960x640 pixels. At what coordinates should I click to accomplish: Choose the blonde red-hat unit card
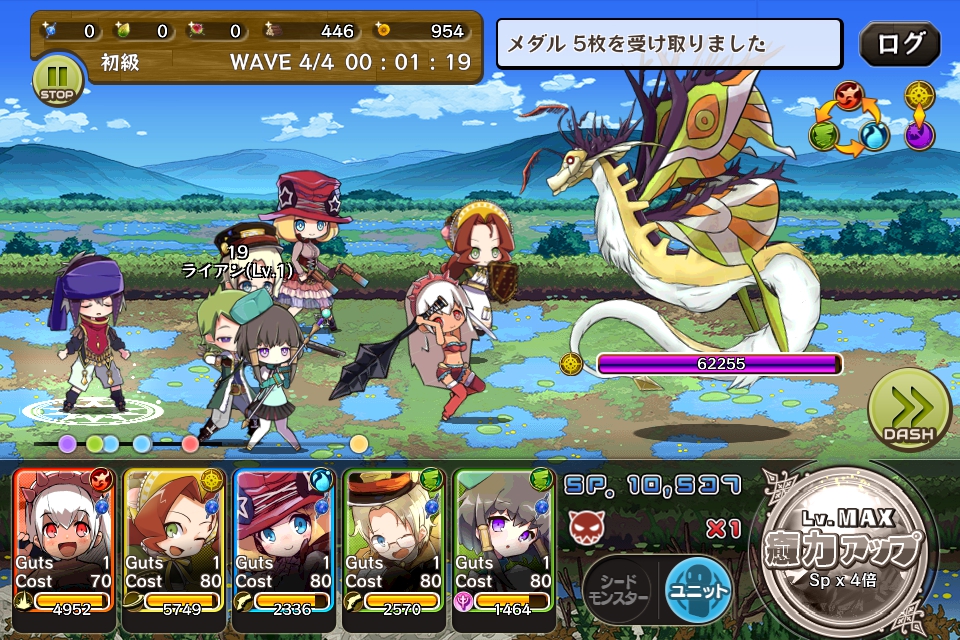pos(284,541)
